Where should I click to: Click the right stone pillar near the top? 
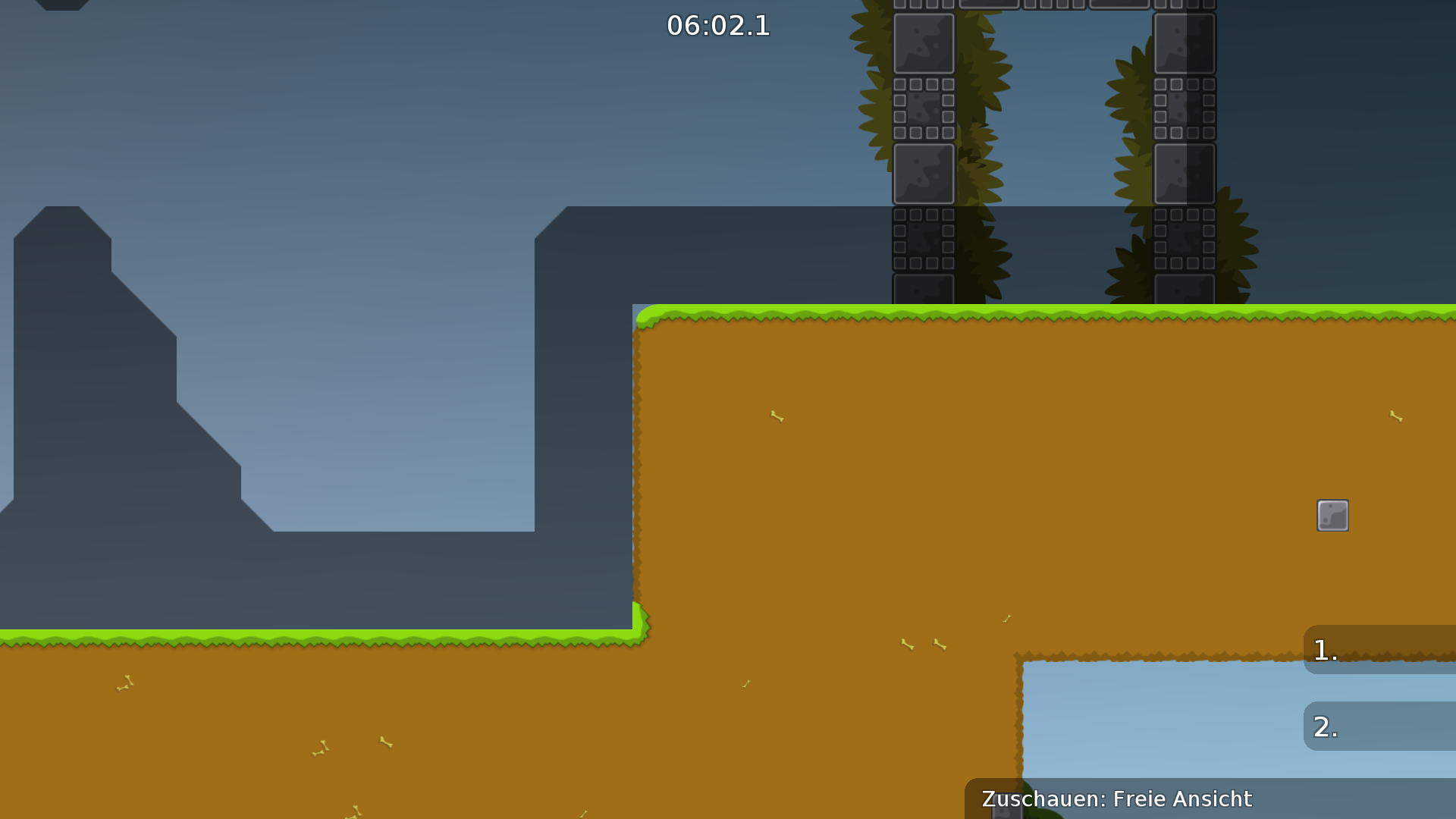[x=1185, y=45]
